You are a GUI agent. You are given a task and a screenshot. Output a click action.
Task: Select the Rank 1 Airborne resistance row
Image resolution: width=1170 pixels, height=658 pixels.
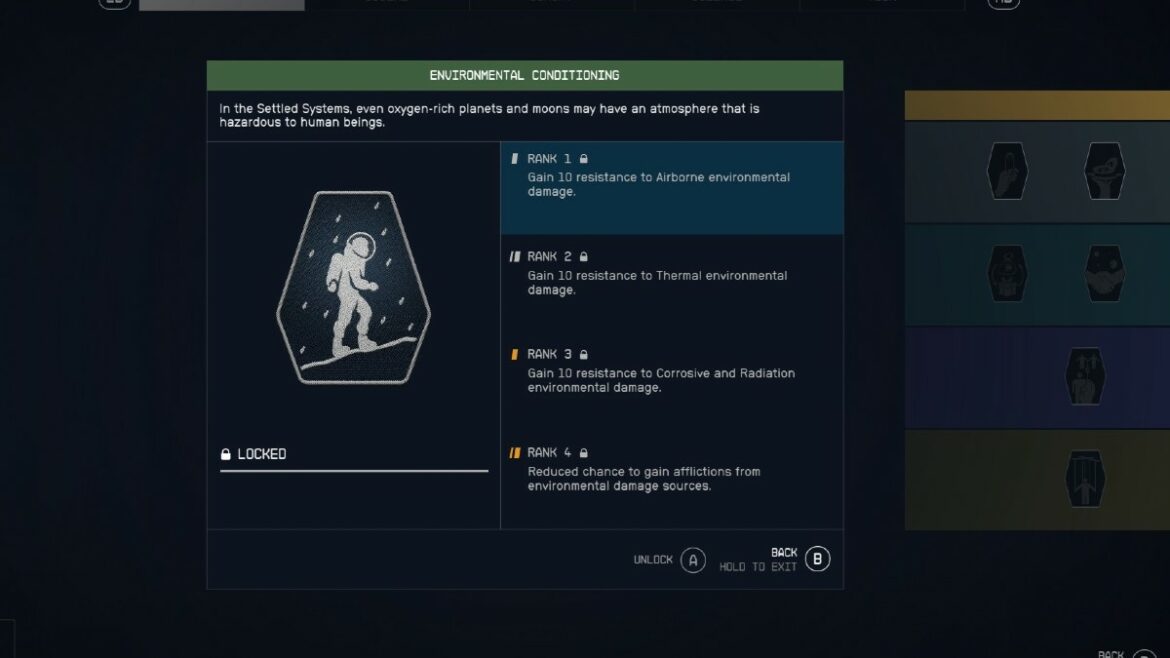(x=671, y=187)
